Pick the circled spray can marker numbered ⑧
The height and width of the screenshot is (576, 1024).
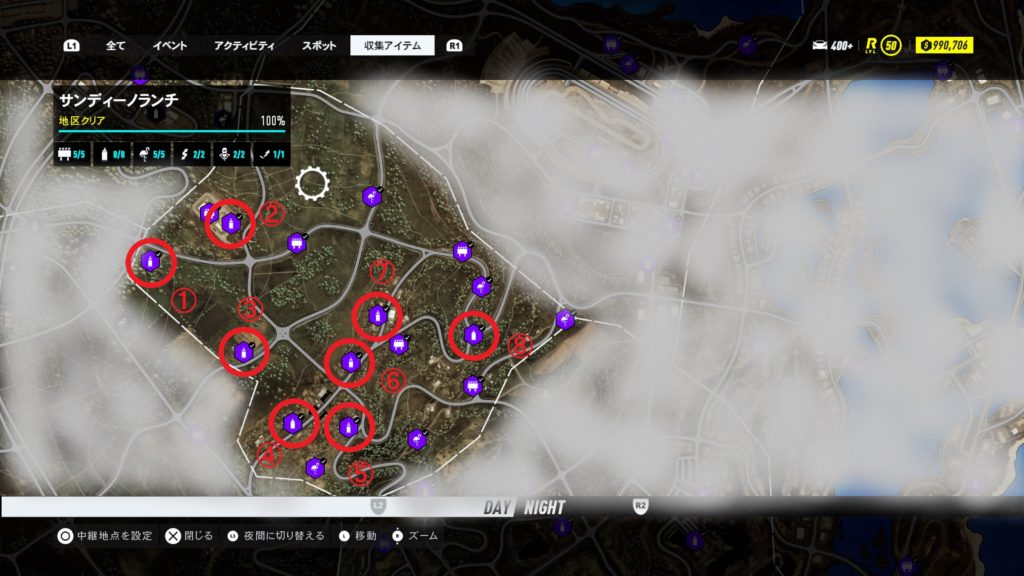(471, 335)
